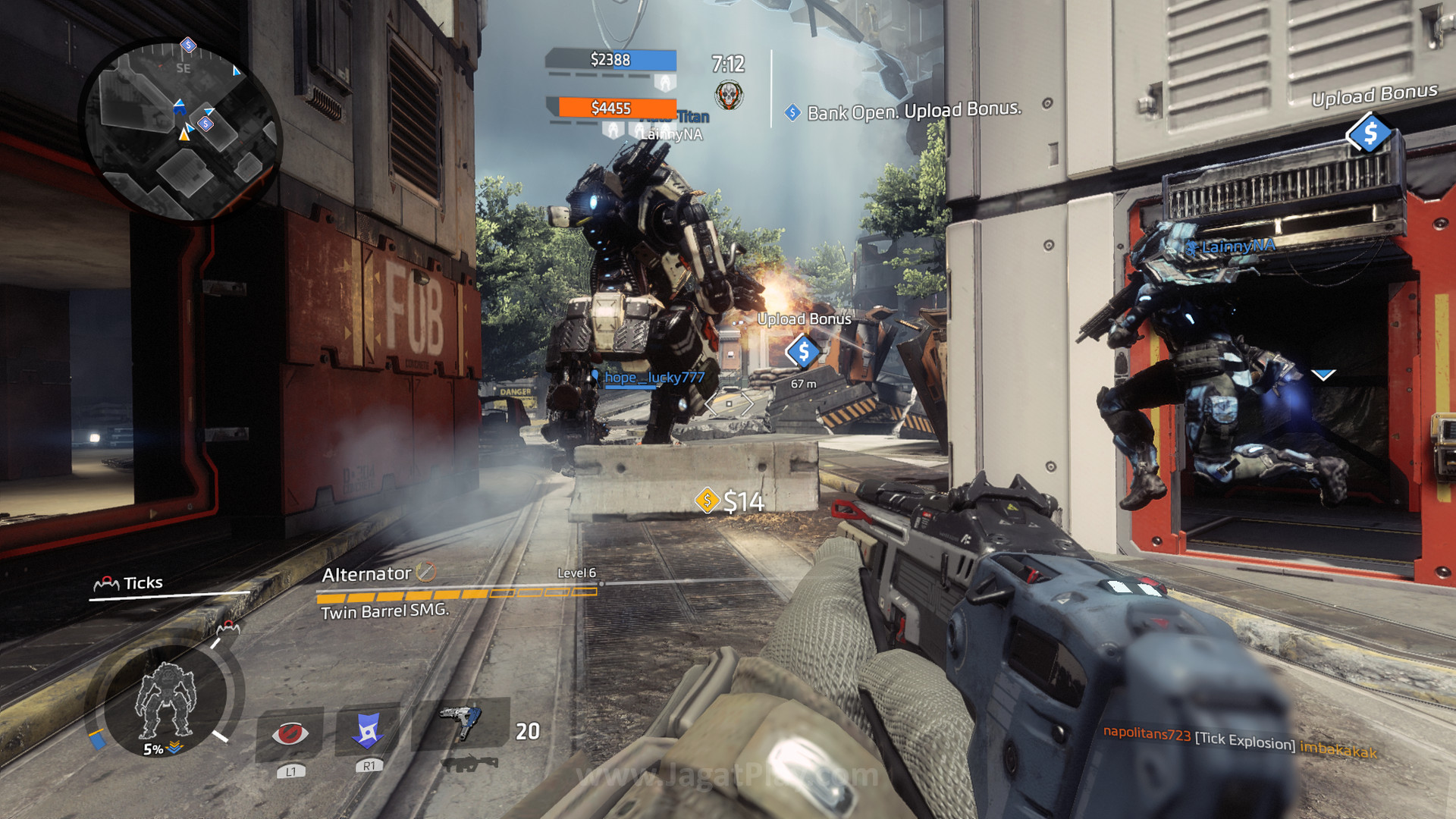Select the Alternator weapon icon
This screenshot has width=1456, height=819.
460,721
